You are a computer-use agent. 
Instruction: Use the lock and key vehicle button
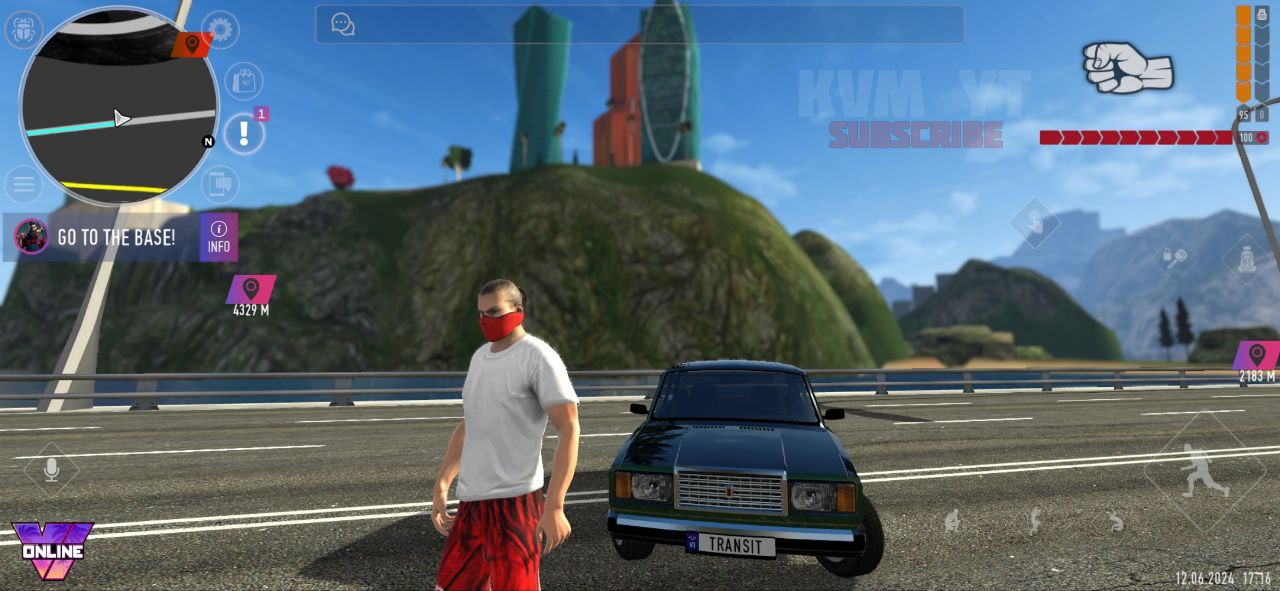(x=1176, y=257)
